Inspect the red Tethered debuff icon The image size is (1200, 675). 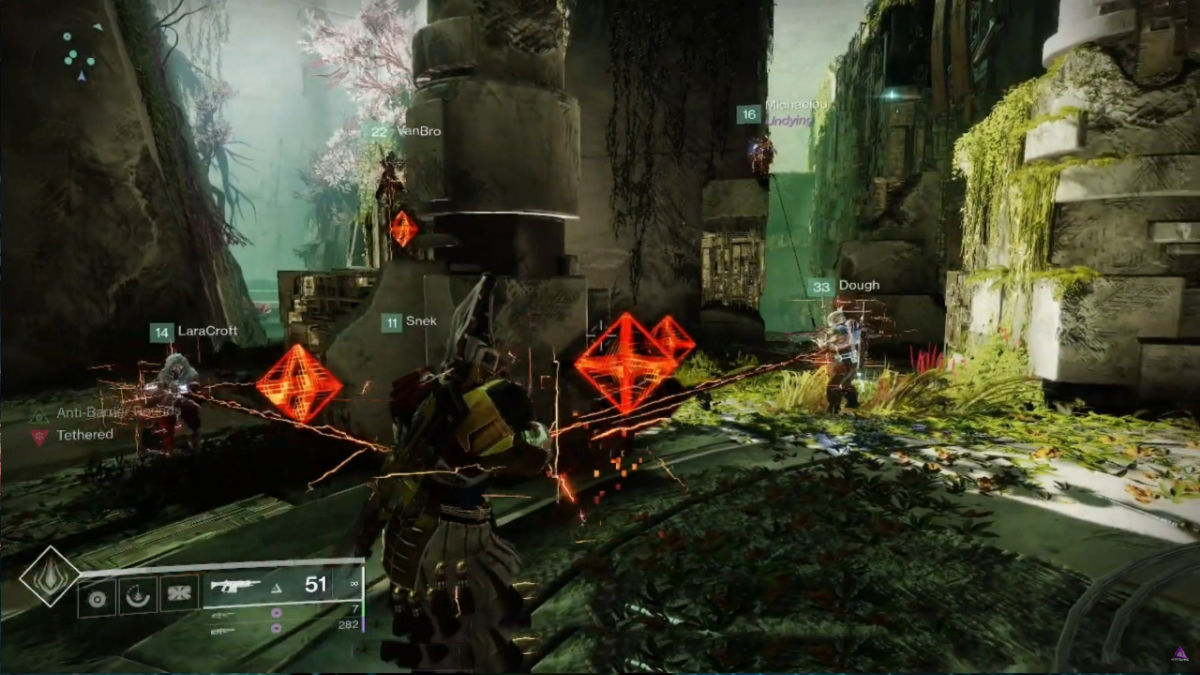(40, 436)
